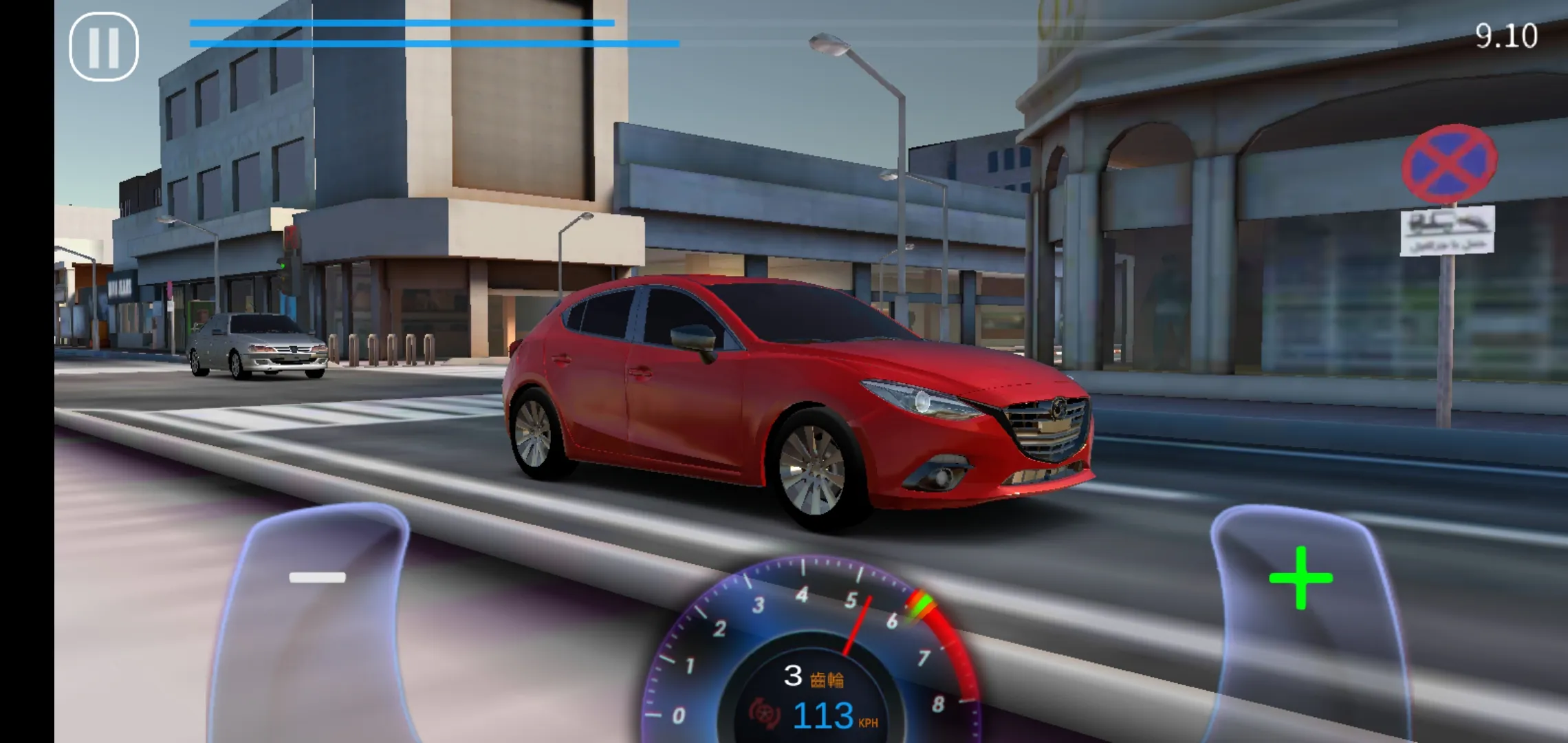Shift up with the green plus paddle
Screen dimensions: 1568x743
point(1300,579)
